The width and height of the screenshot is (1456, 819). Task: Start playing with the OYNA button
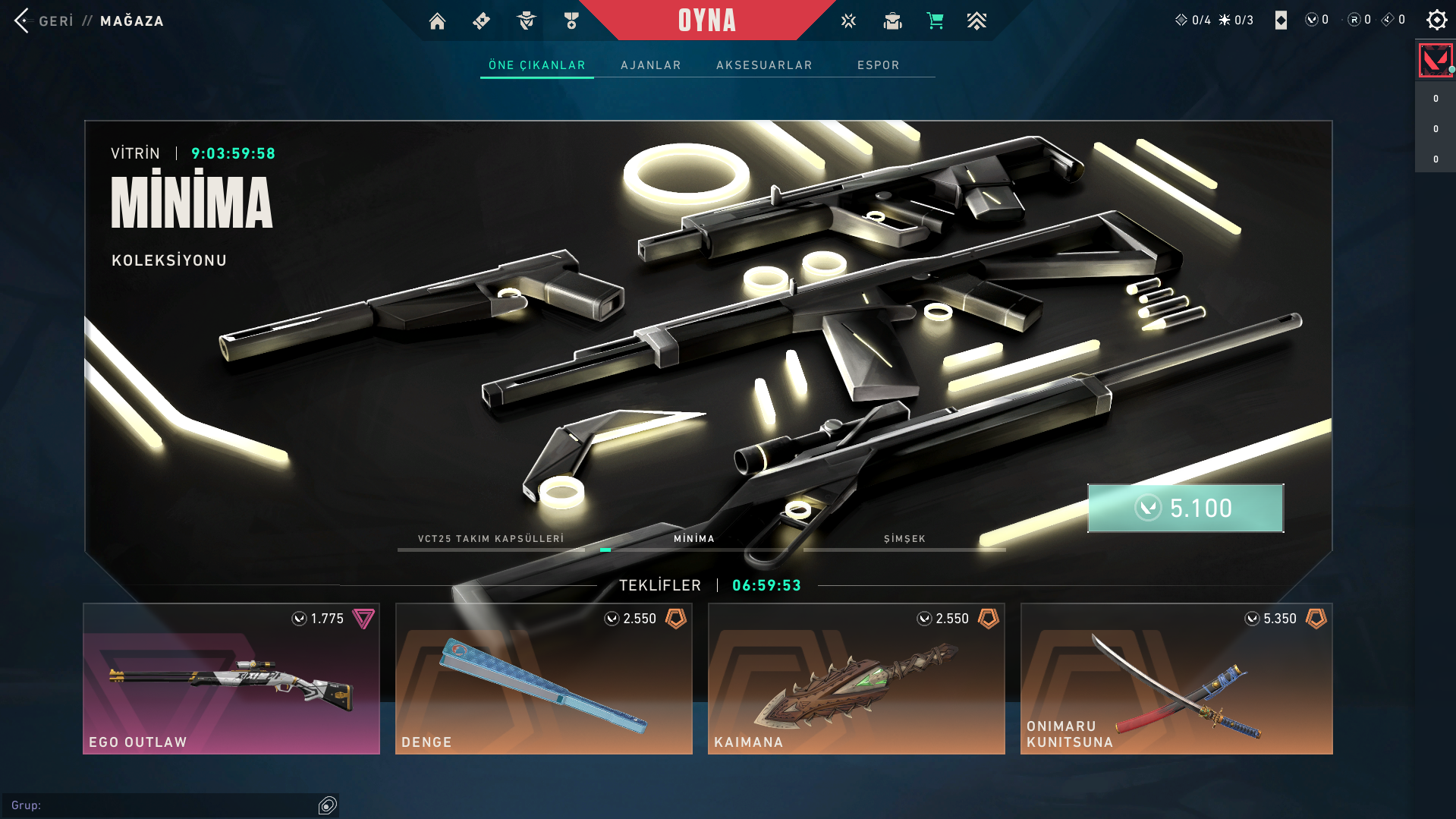point(706,20)
